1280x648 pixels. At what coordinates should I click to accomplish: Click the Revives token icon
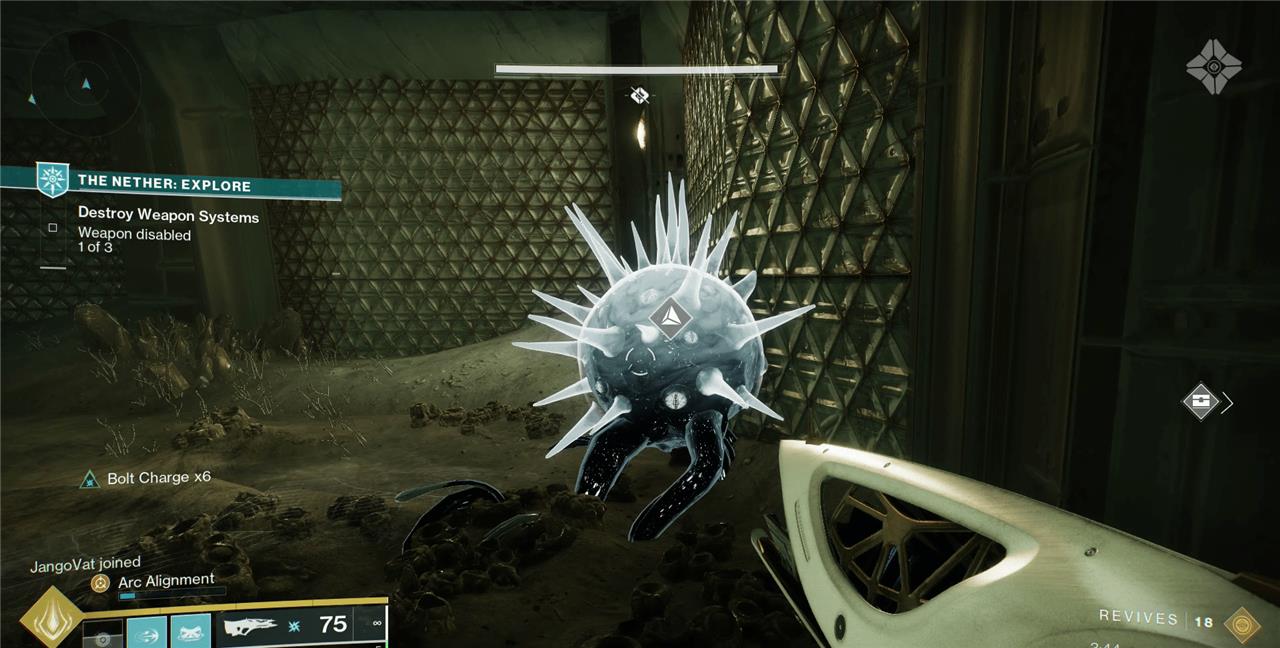[x=1242, y=623]
